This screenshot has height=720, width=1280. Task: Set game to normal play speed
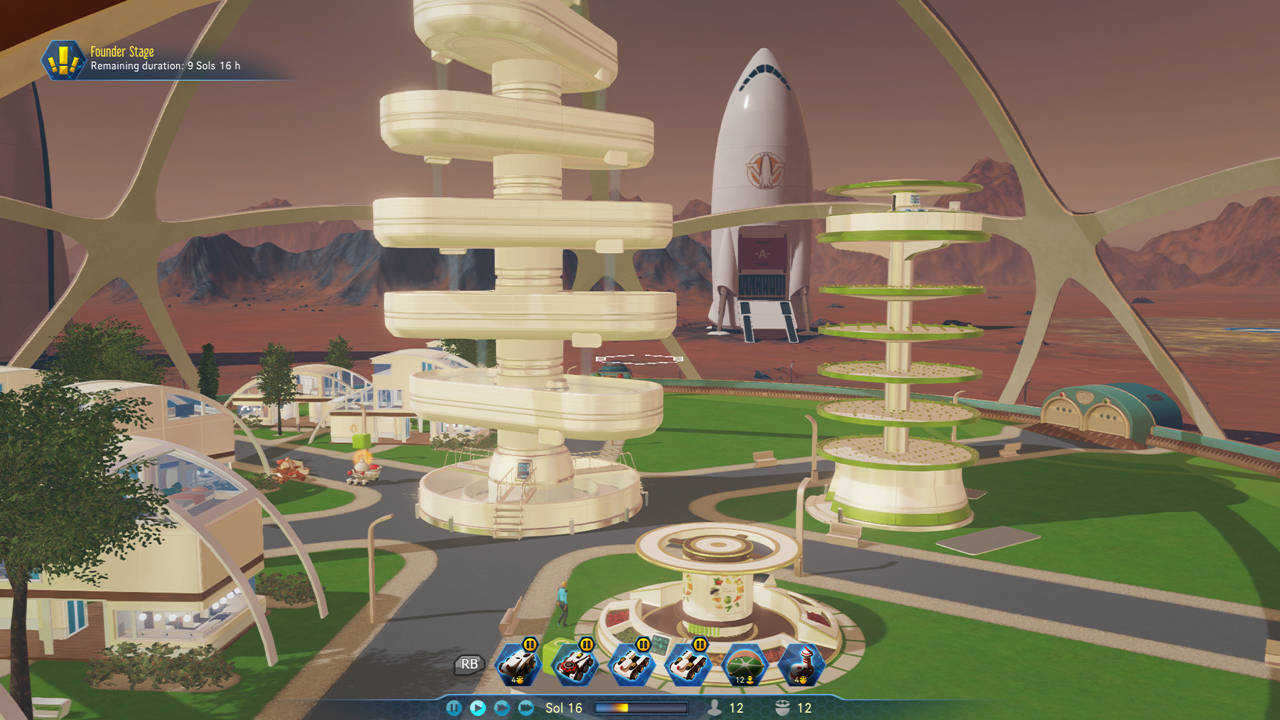pyautogui.click(x=478, y=708)
